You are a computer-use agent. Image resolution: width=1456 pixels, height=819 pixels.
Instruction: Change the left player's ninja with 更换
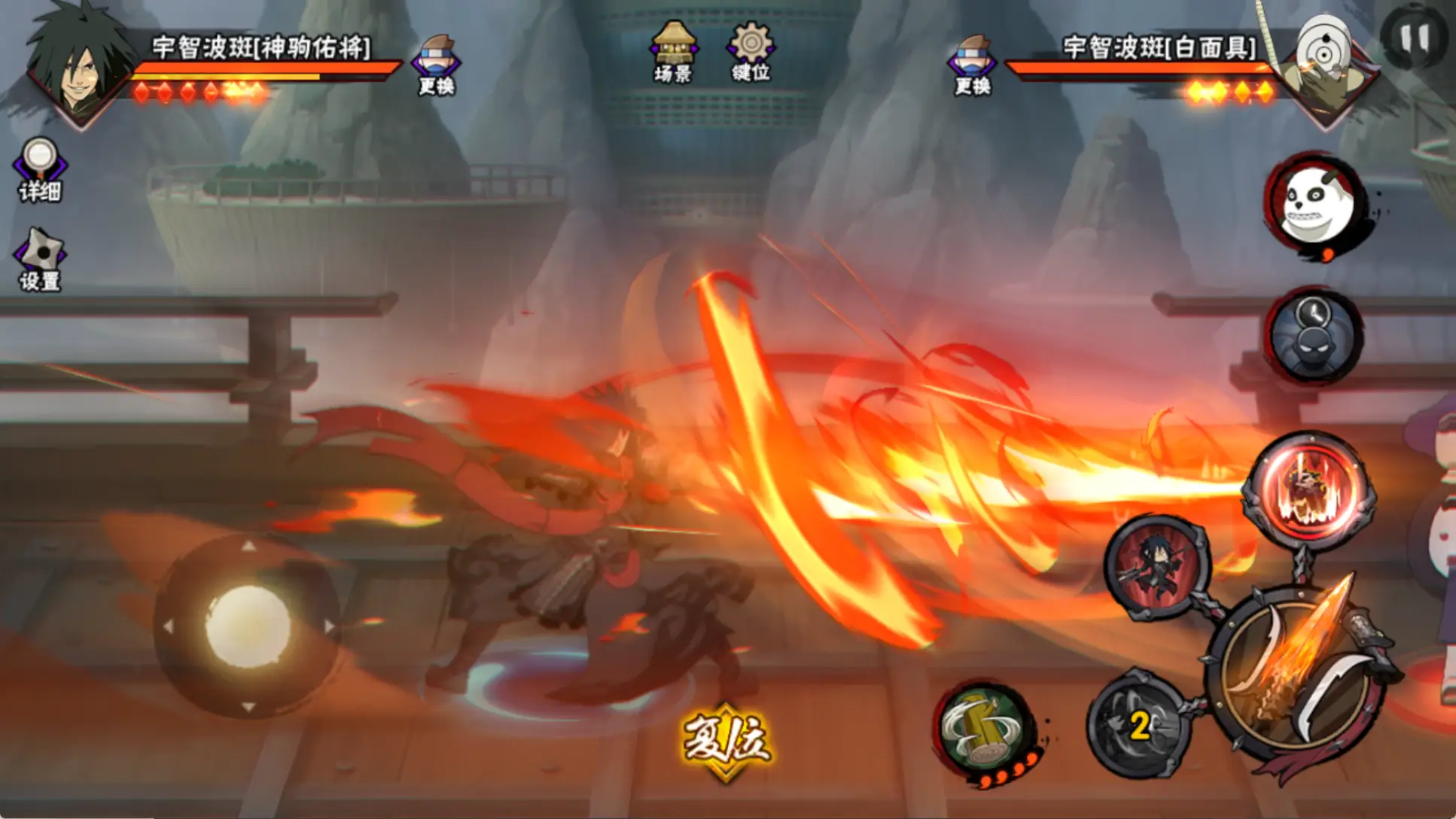pos(437,65)
